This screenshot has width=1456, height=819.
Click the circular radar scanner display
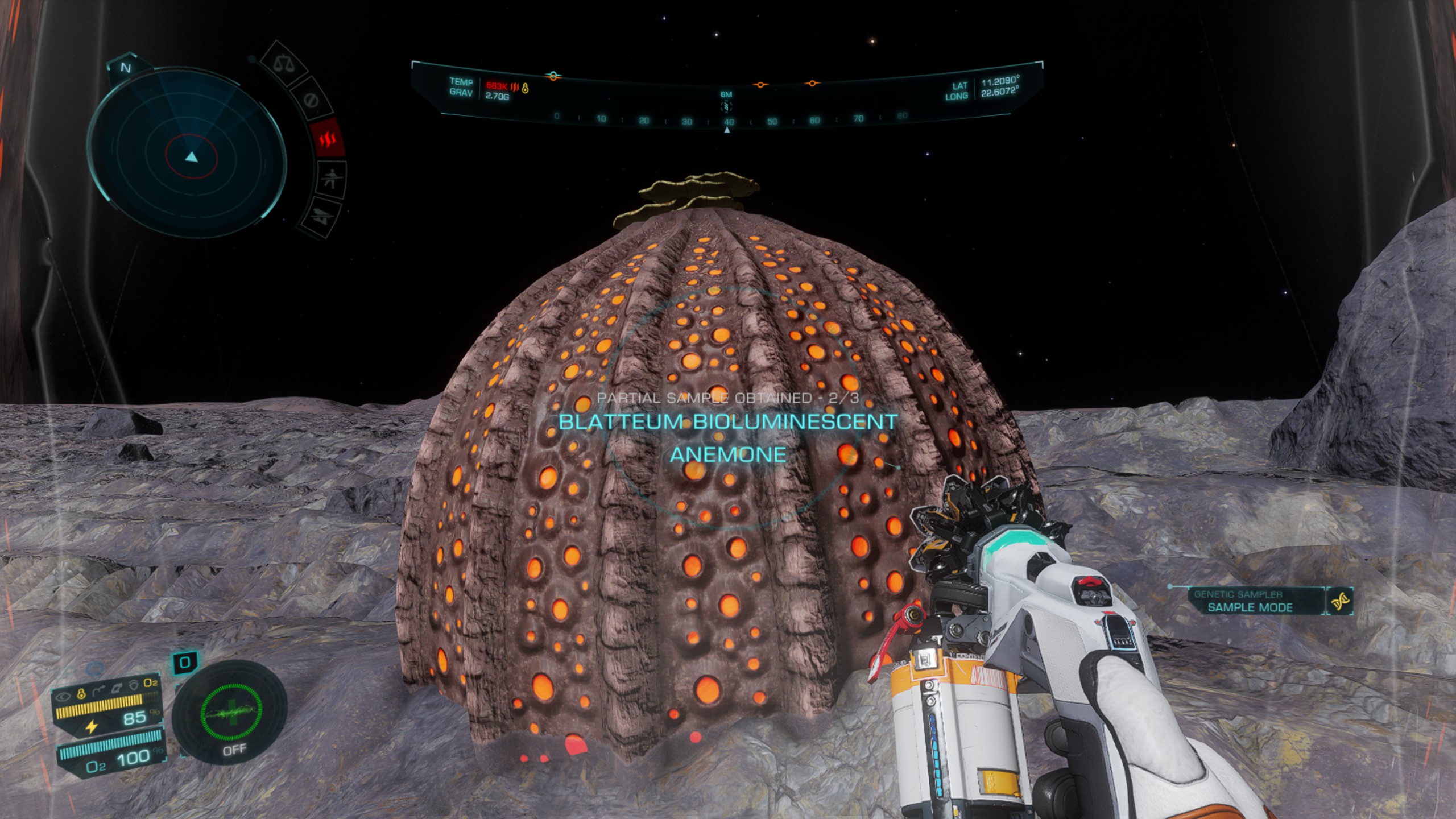191,154
